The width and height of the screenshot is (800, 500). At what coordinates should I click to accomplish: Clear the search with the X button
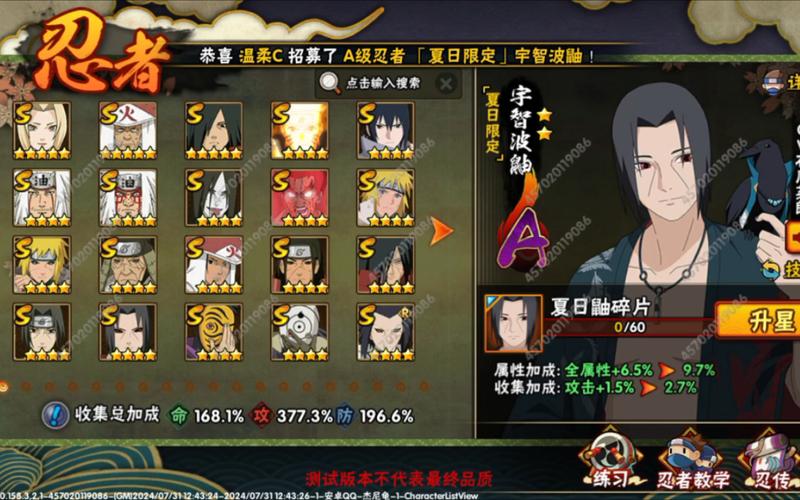click(446, 83)
